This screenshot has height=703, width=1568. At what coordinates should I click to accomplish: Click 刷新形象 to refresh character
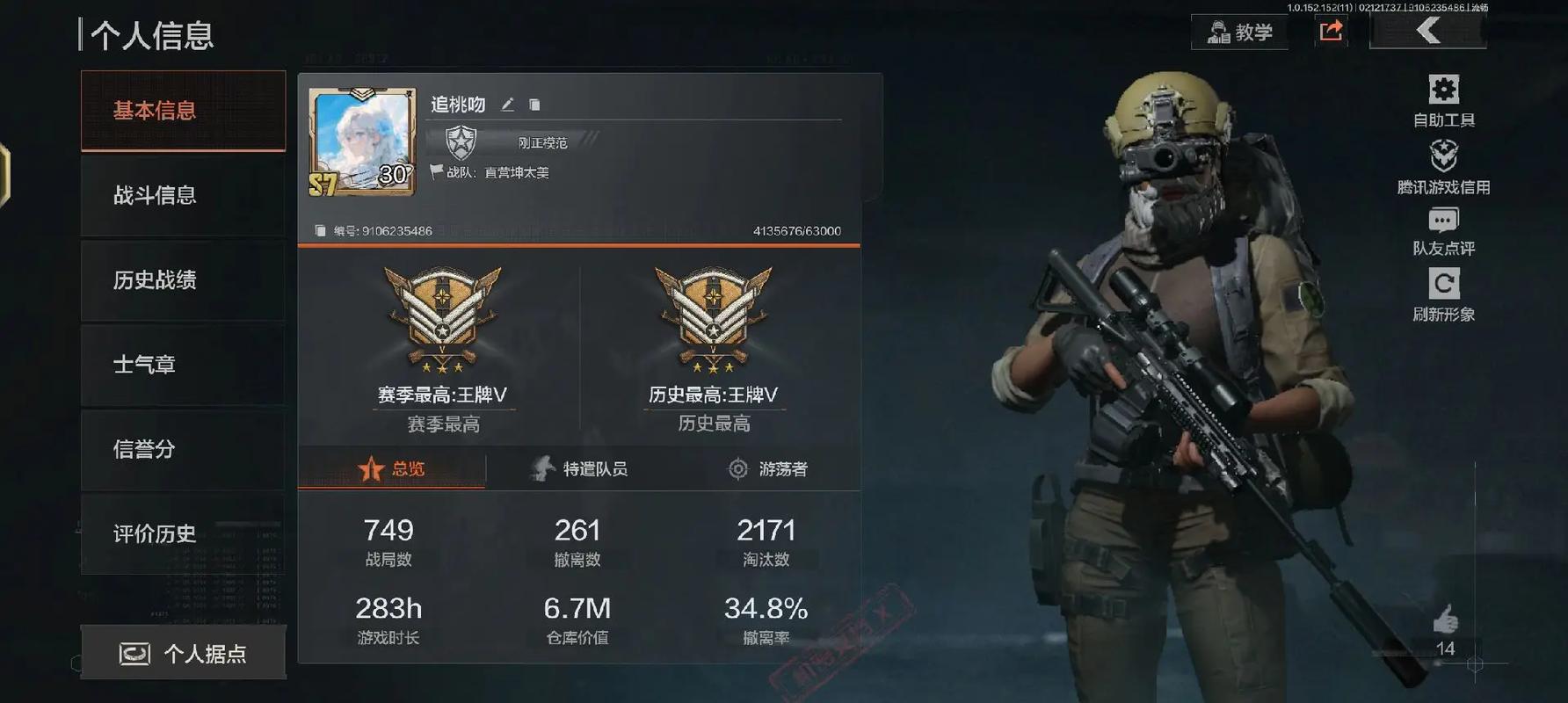pos(1443,295)
